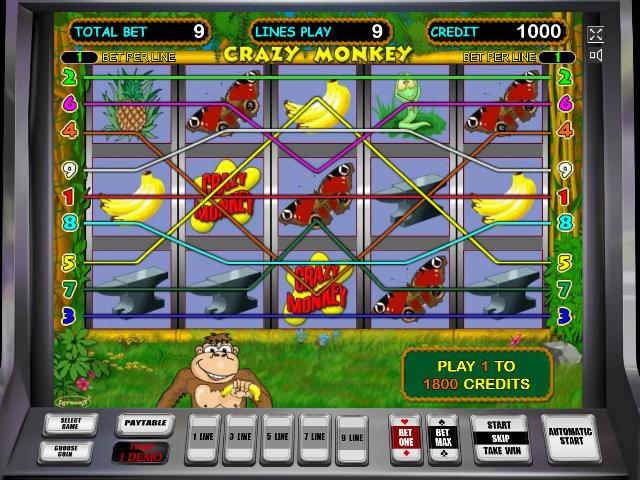This screenshot has height=480, width=640.
Task: Play all lines with the 9 Line button
Action: [x=349, y=437]
